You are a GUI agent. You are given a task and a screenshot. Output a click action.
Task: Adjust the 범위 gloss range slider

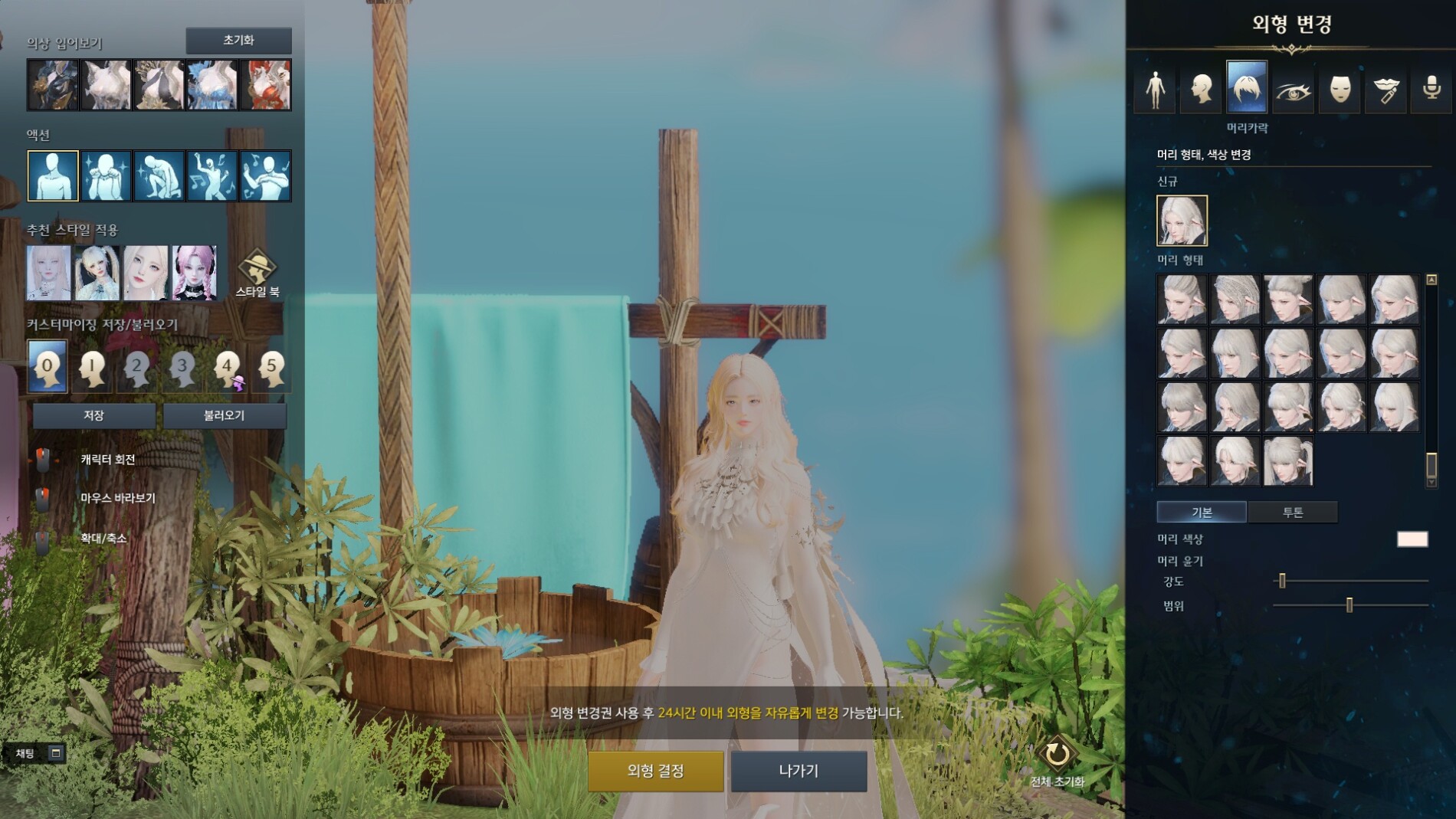[1349, 606]
